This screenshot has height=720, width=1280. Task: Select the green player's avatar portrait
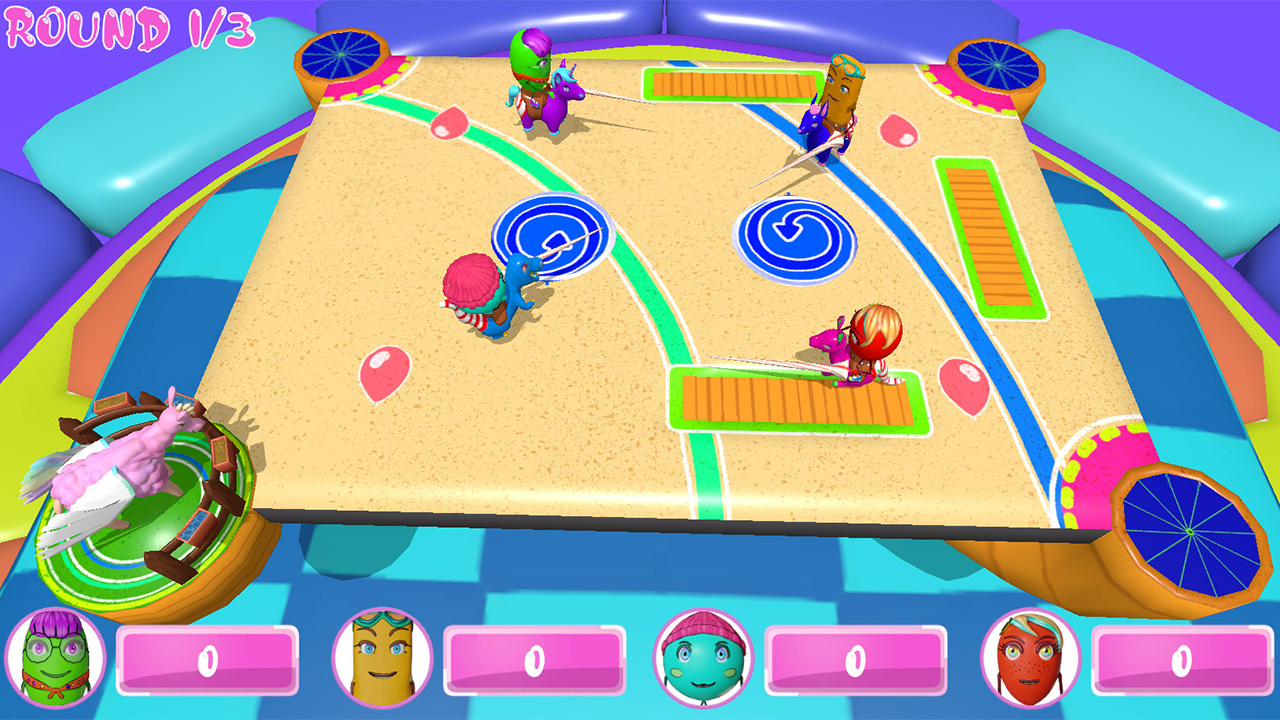click(55, 660)
